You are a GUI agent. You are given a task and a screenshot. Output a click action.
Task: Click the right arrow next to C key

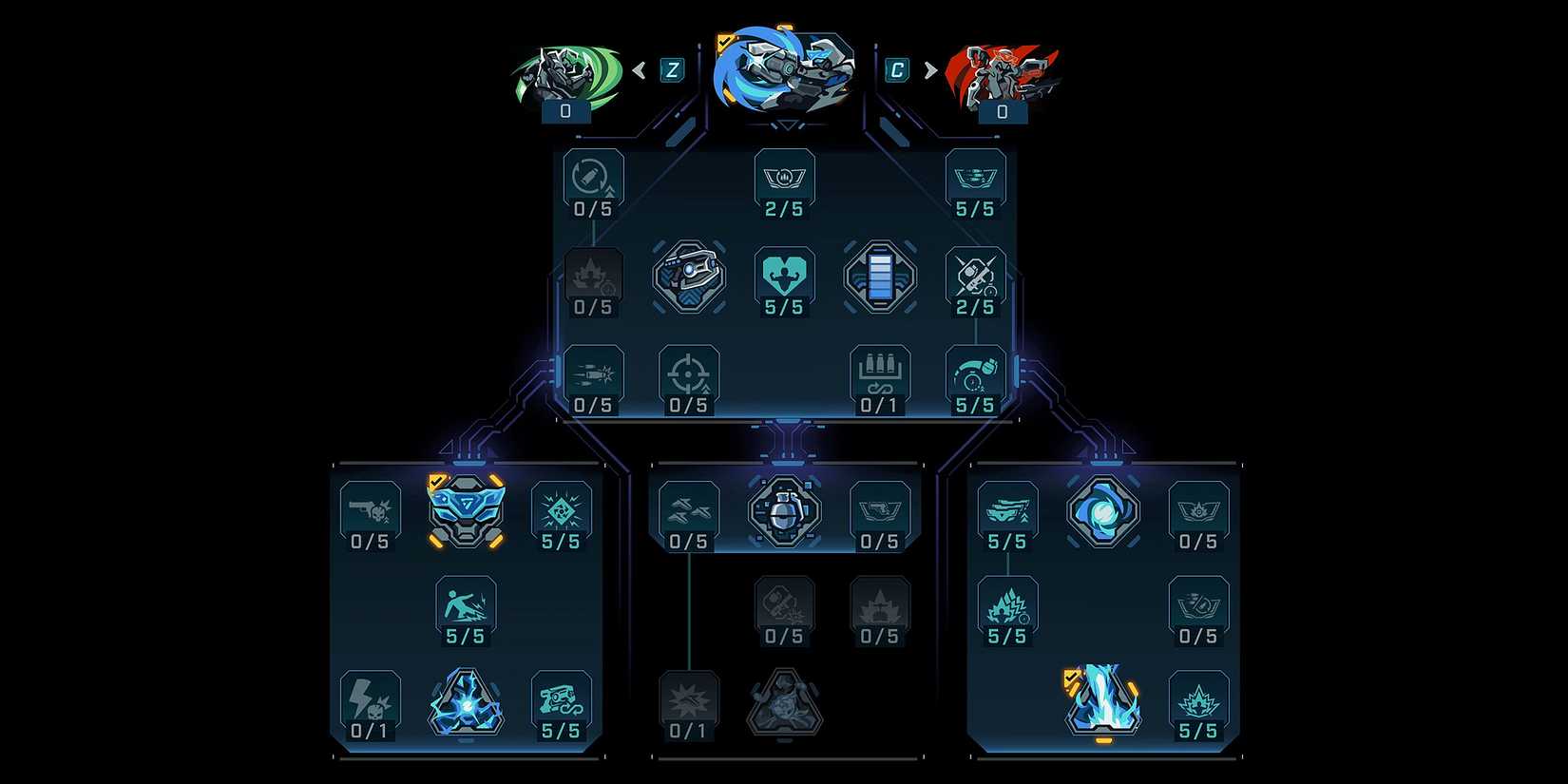pyautogui.click(x=928, y=68)
